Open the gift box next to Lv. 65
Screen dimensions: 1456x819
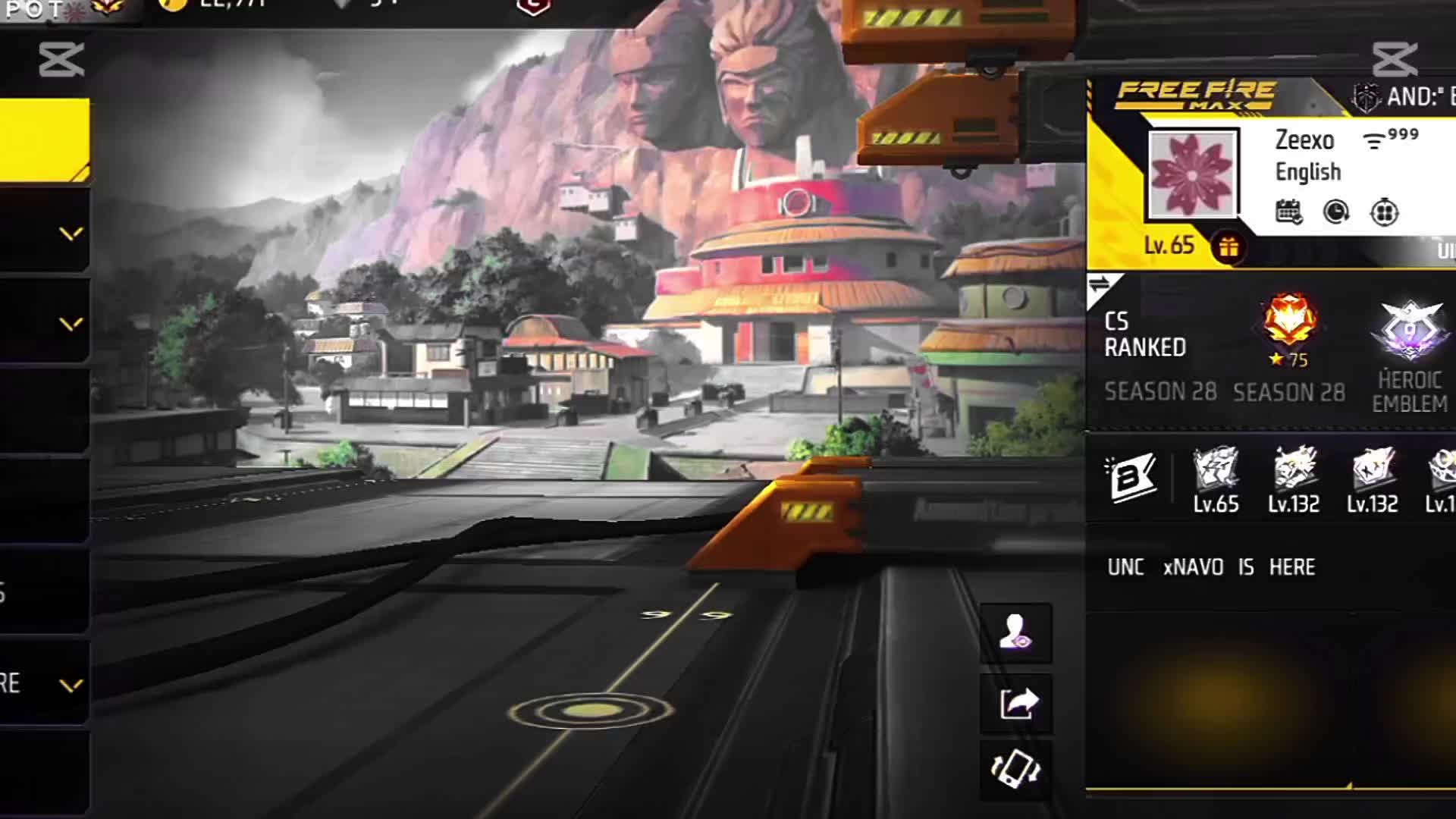(1228, 247)
